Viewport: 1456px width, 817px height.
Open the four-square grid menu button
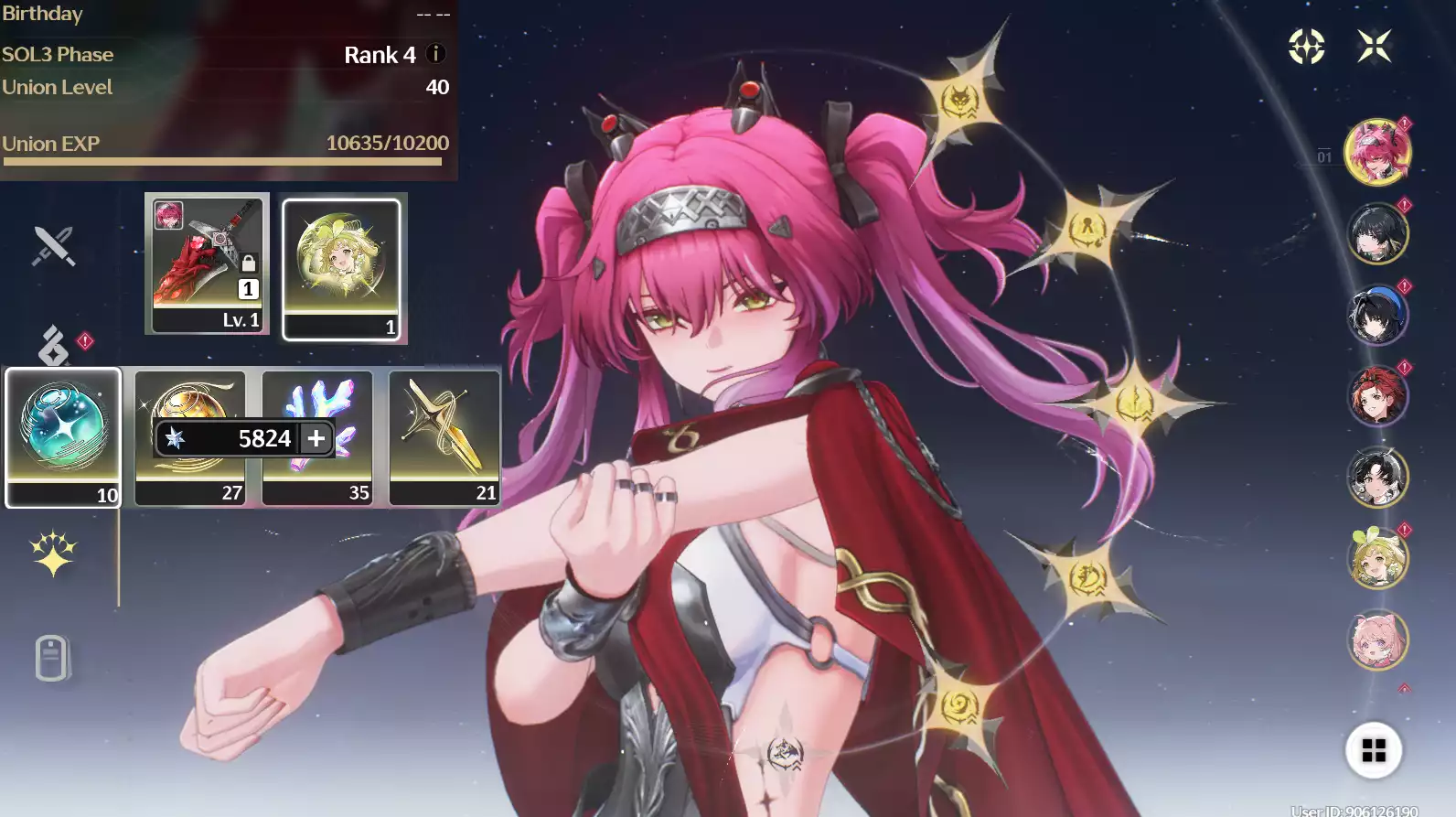1373,750
